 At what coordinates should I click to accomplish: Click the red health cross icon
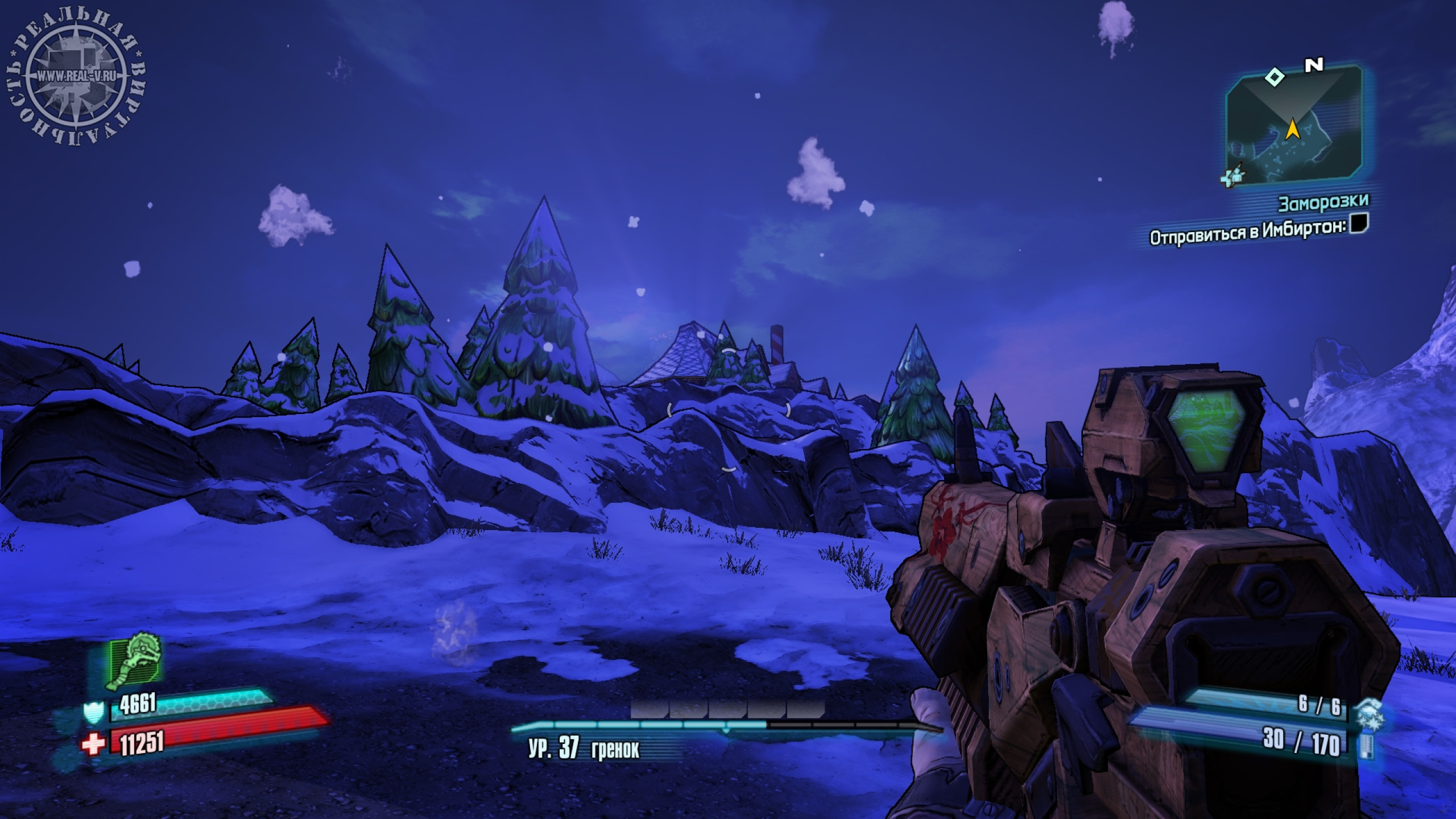(93, 744)
